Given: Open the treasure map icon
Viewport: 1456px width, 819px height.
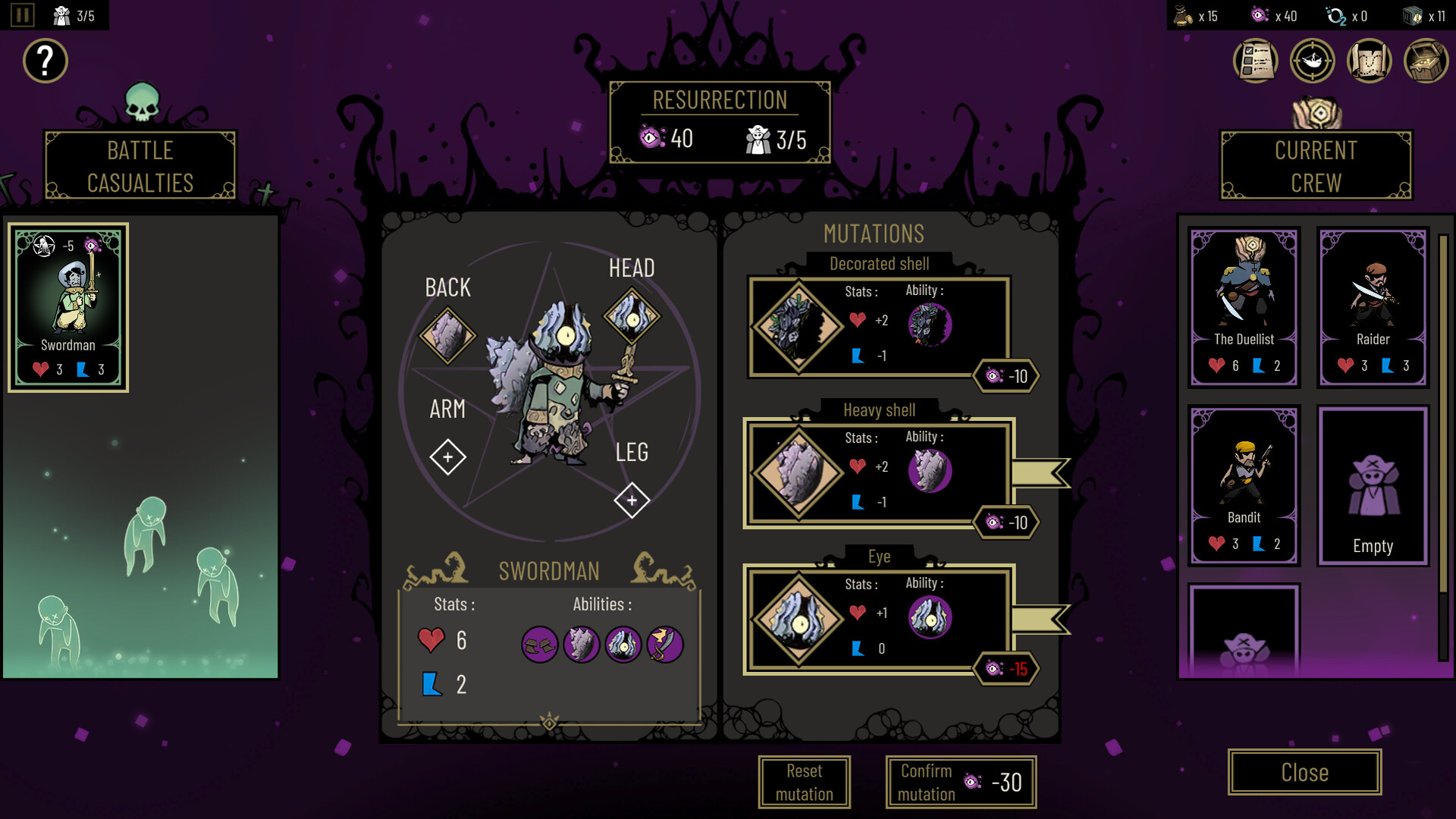Looking at the screenshot, I should click(x=1369, y=61).
